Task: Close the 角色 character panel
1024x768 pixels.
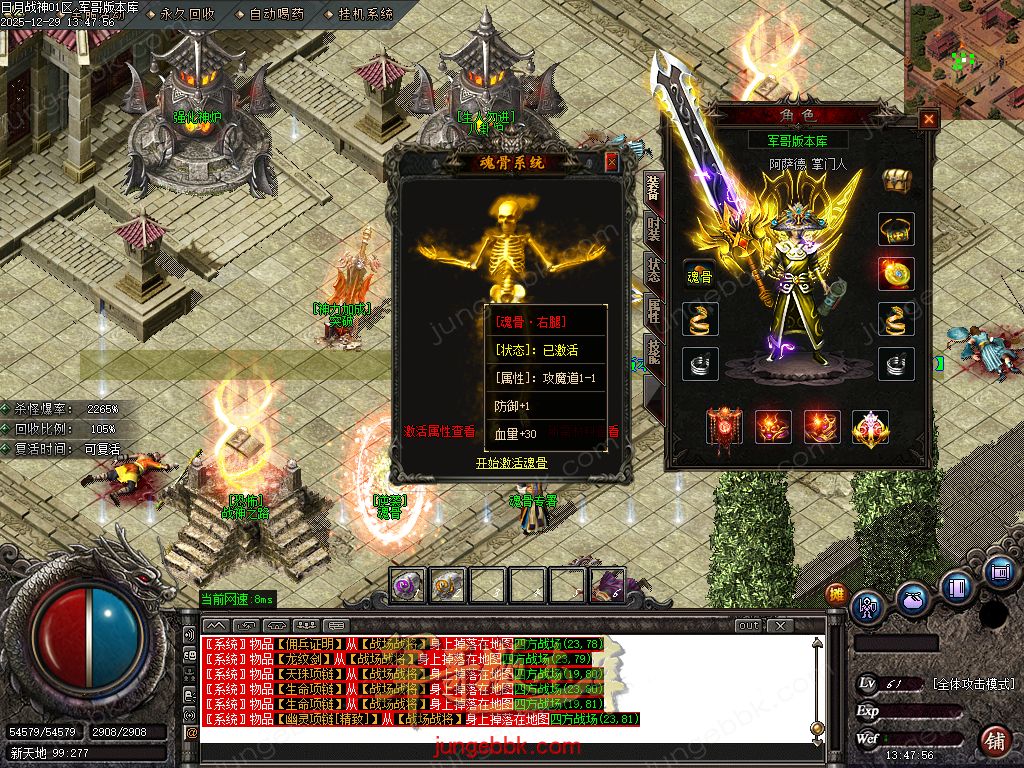Action: (x=929, y=120)
